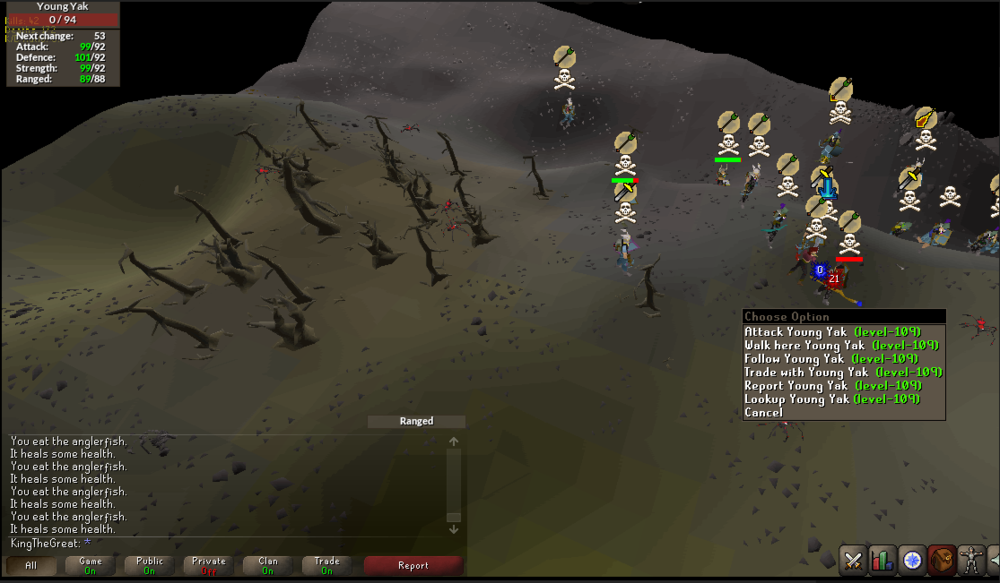This screenshot has height=583, width=1000.
Task: Toggle the Private chat filter
Action: pos(209,566)
